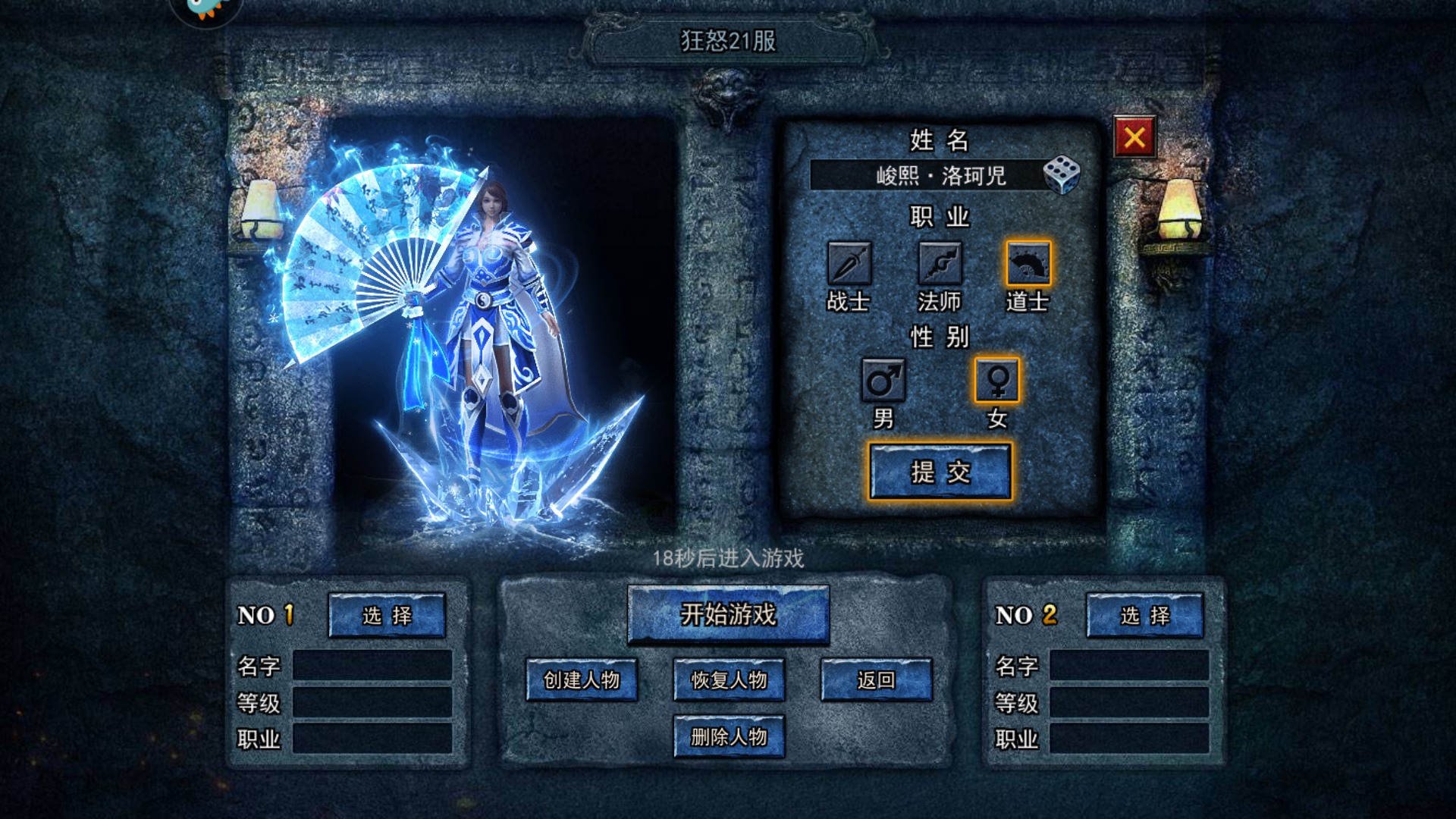Viewport: 1456px width, 819px height.
Task: Open 创建人物 create character
Action: 582,679
